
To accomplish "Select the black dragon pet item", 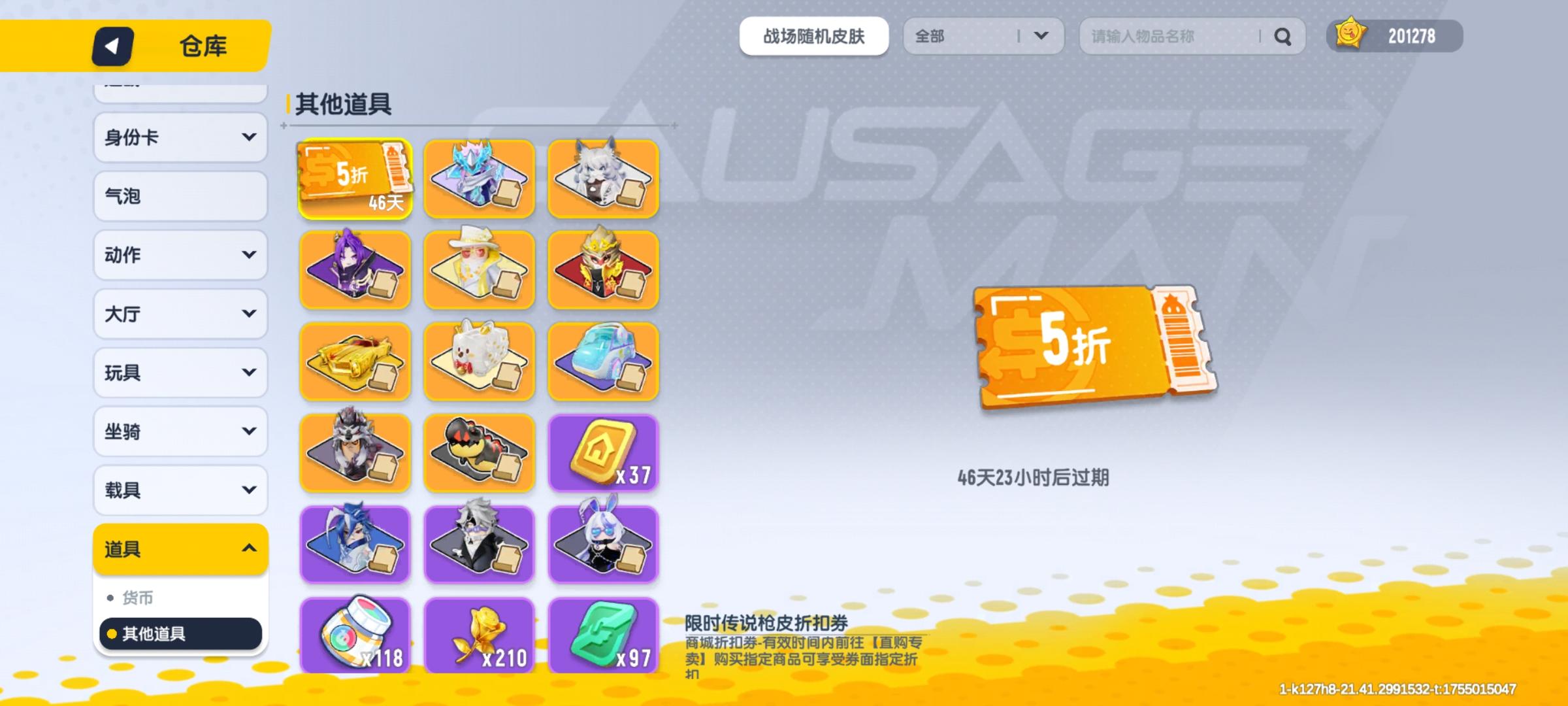I will (x=479, y=453).
